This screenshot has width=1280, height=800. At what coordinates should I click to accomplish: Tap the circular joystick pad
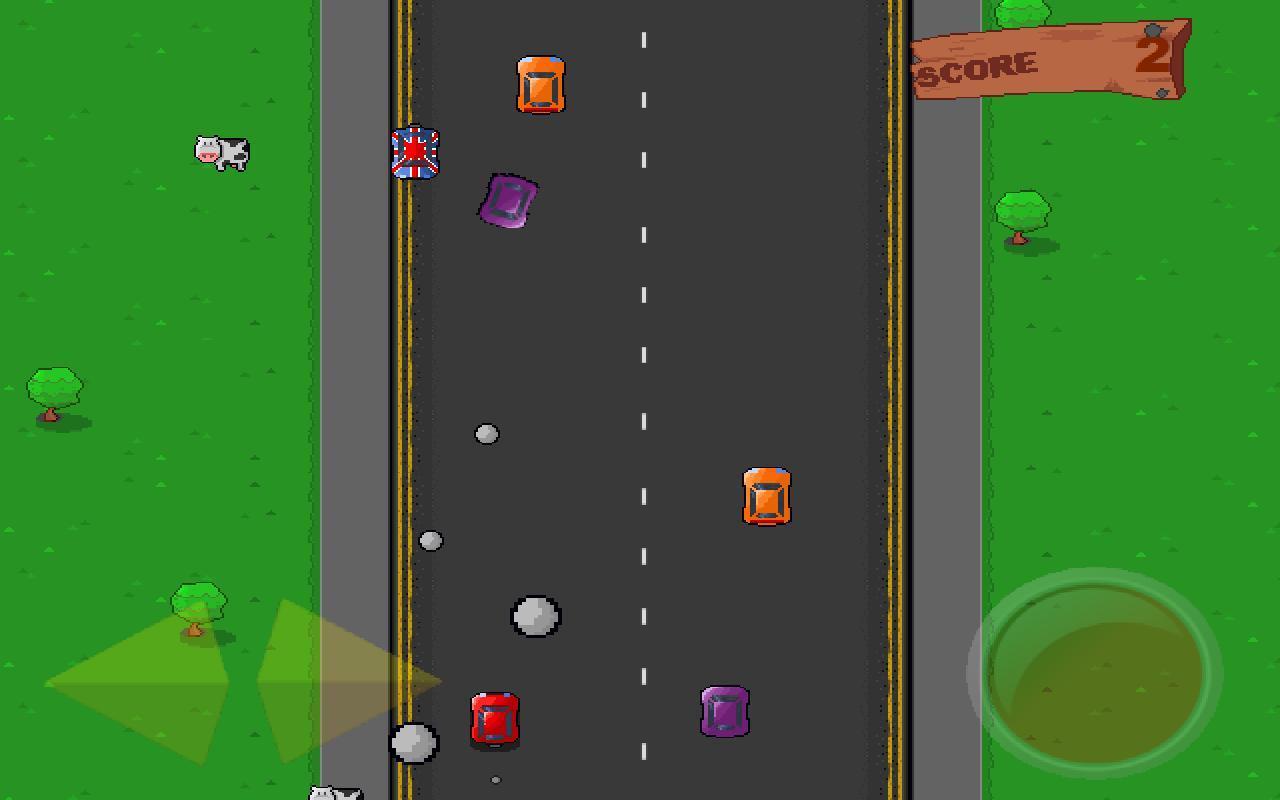tap(1092, 672)
